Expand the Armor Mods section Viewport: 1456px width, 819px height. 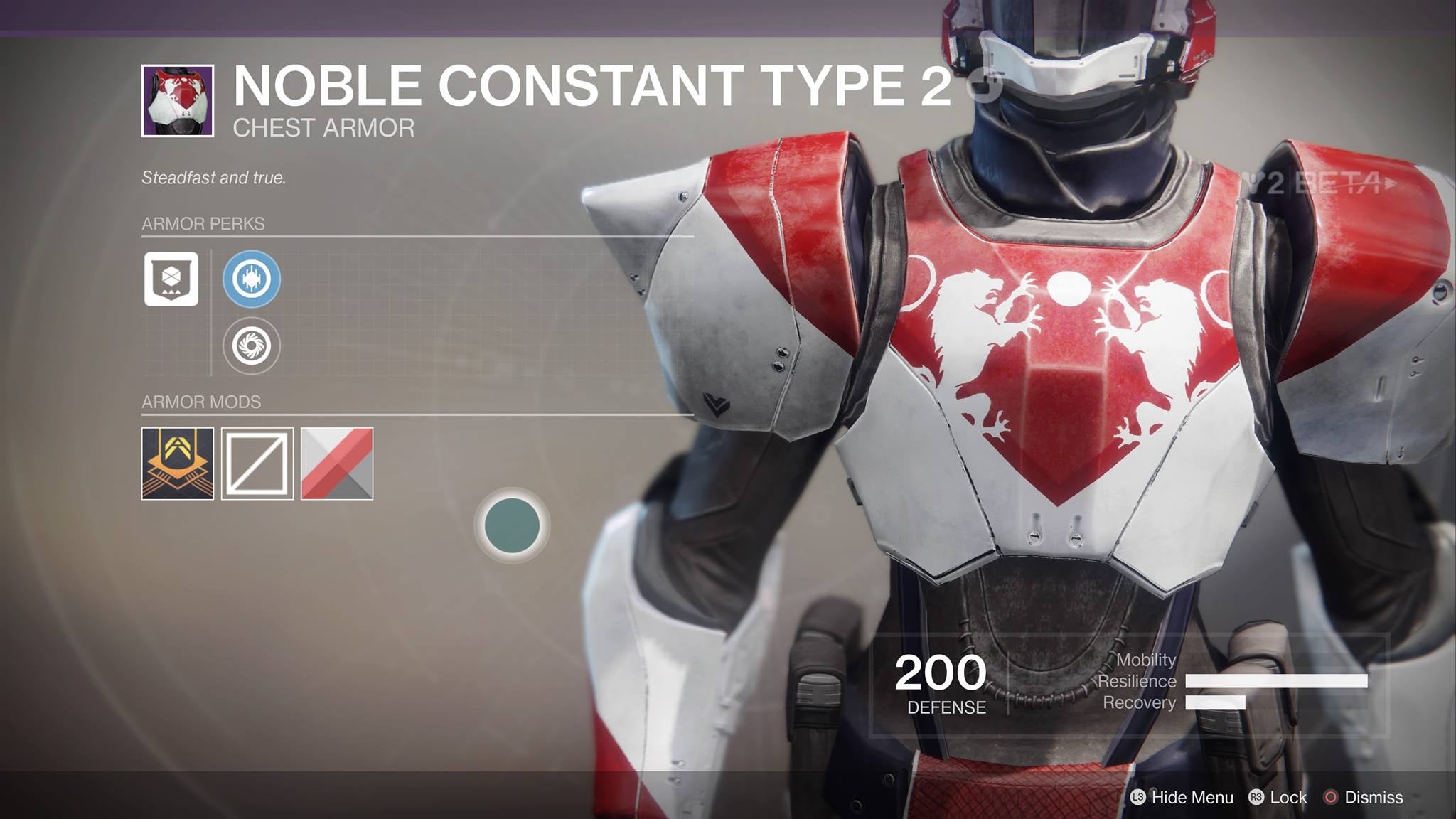(x=202, y=401)
